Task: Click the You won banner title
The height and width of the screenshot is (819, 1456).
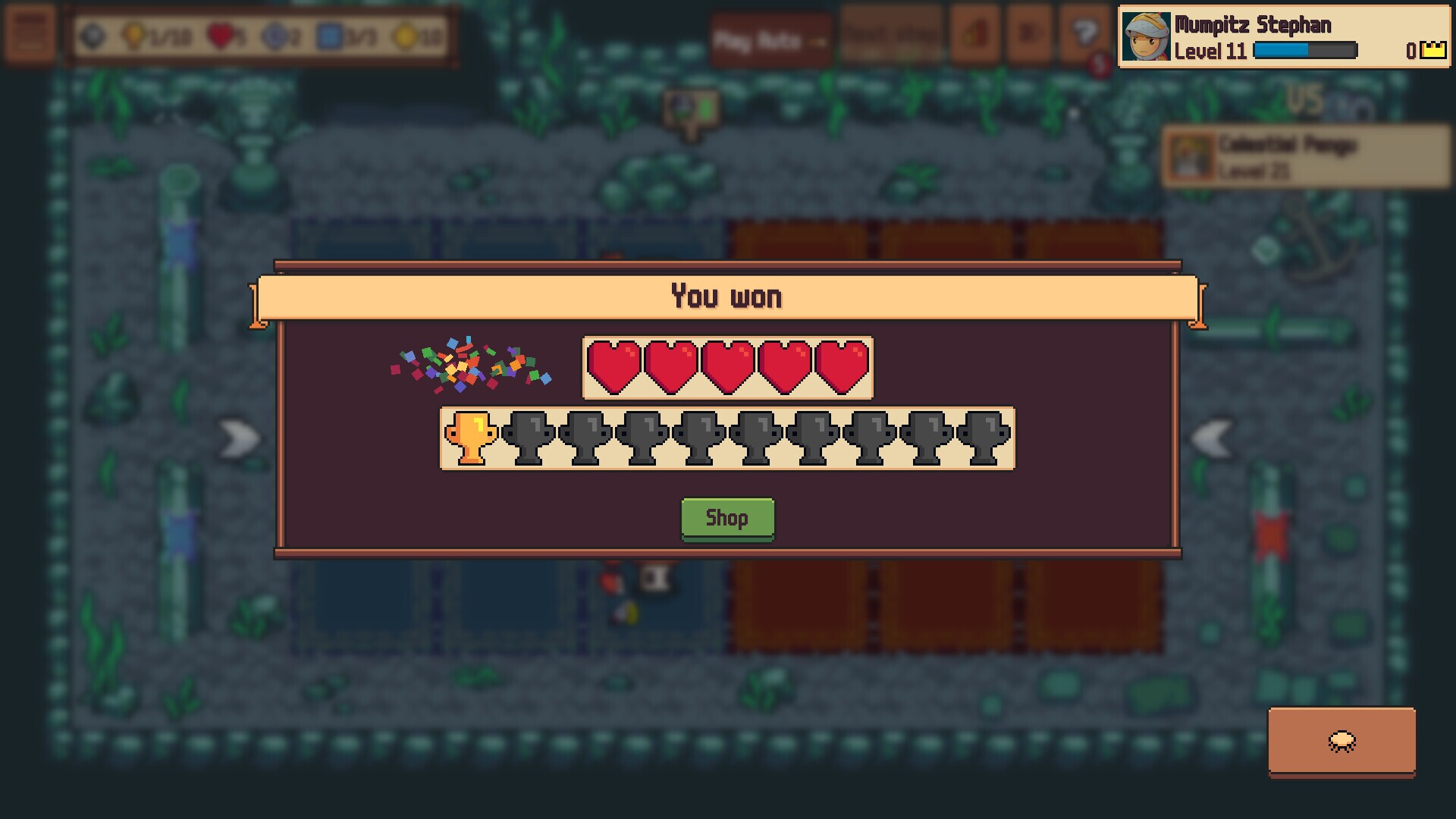Action: click(726, 297)
